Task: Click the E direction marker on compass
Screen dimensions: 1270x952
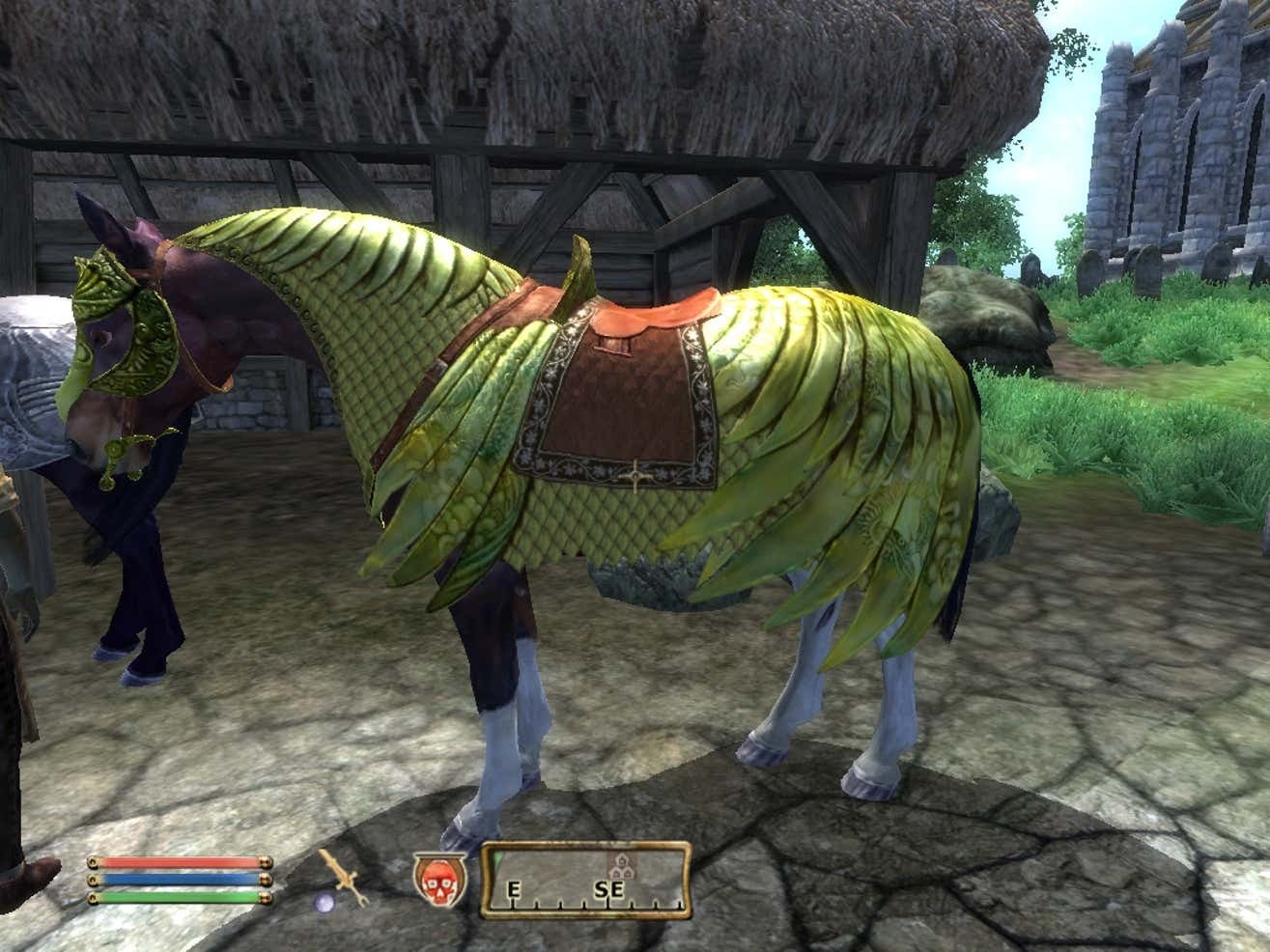Action: [x=515, y=888]
